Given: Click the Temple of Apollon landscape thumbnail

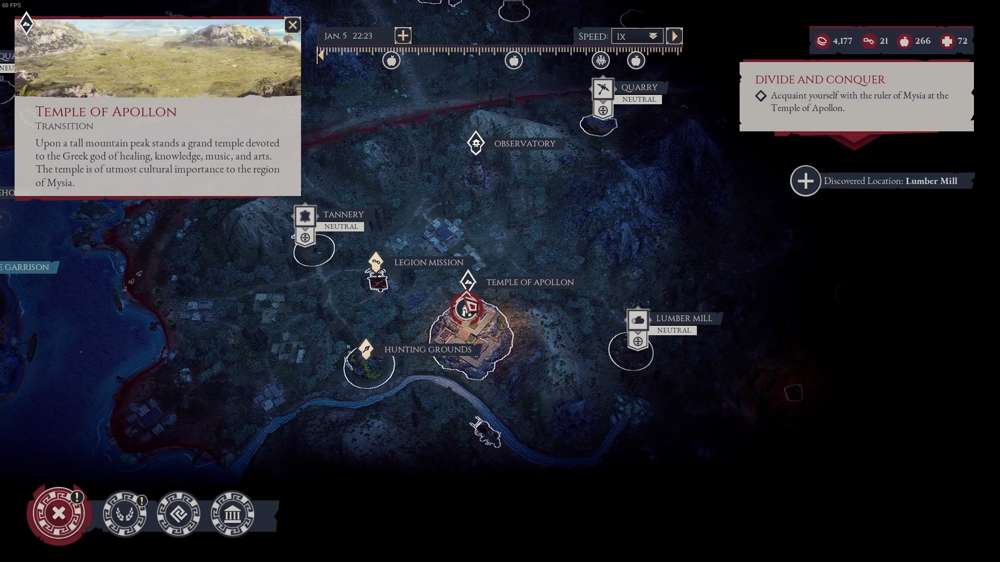Looking at the screenshot, I should pos(158,57).
